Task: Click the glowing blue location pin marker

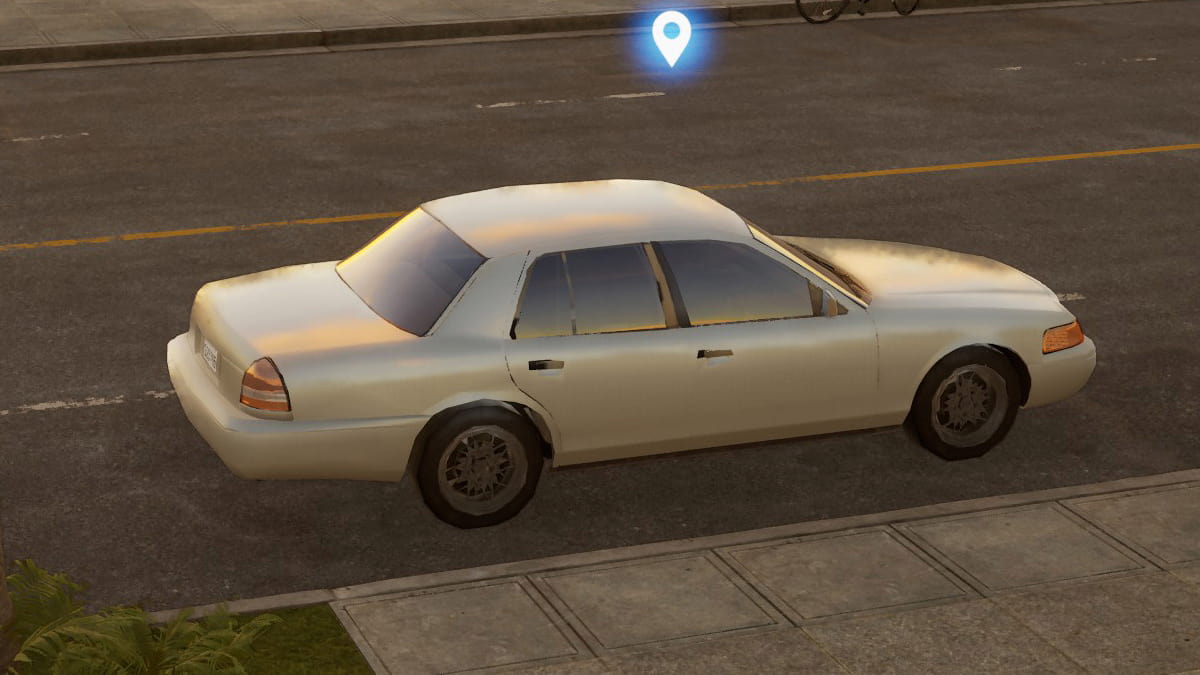Action: pyautogui.click(x=671, y=36)
